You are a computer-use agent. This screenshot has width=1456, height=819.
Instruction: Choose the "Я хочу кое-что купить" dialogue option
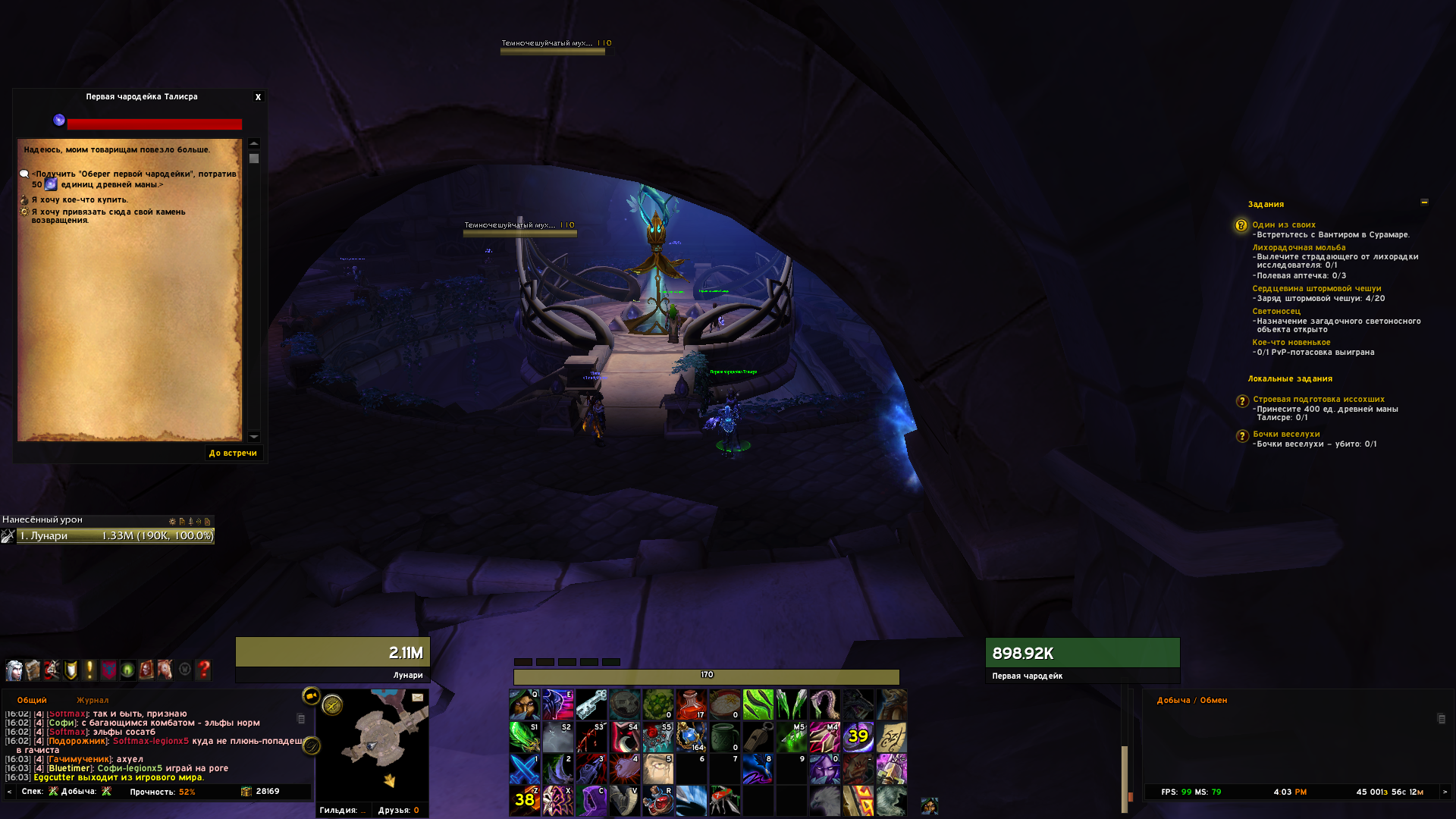coord(80,200)
